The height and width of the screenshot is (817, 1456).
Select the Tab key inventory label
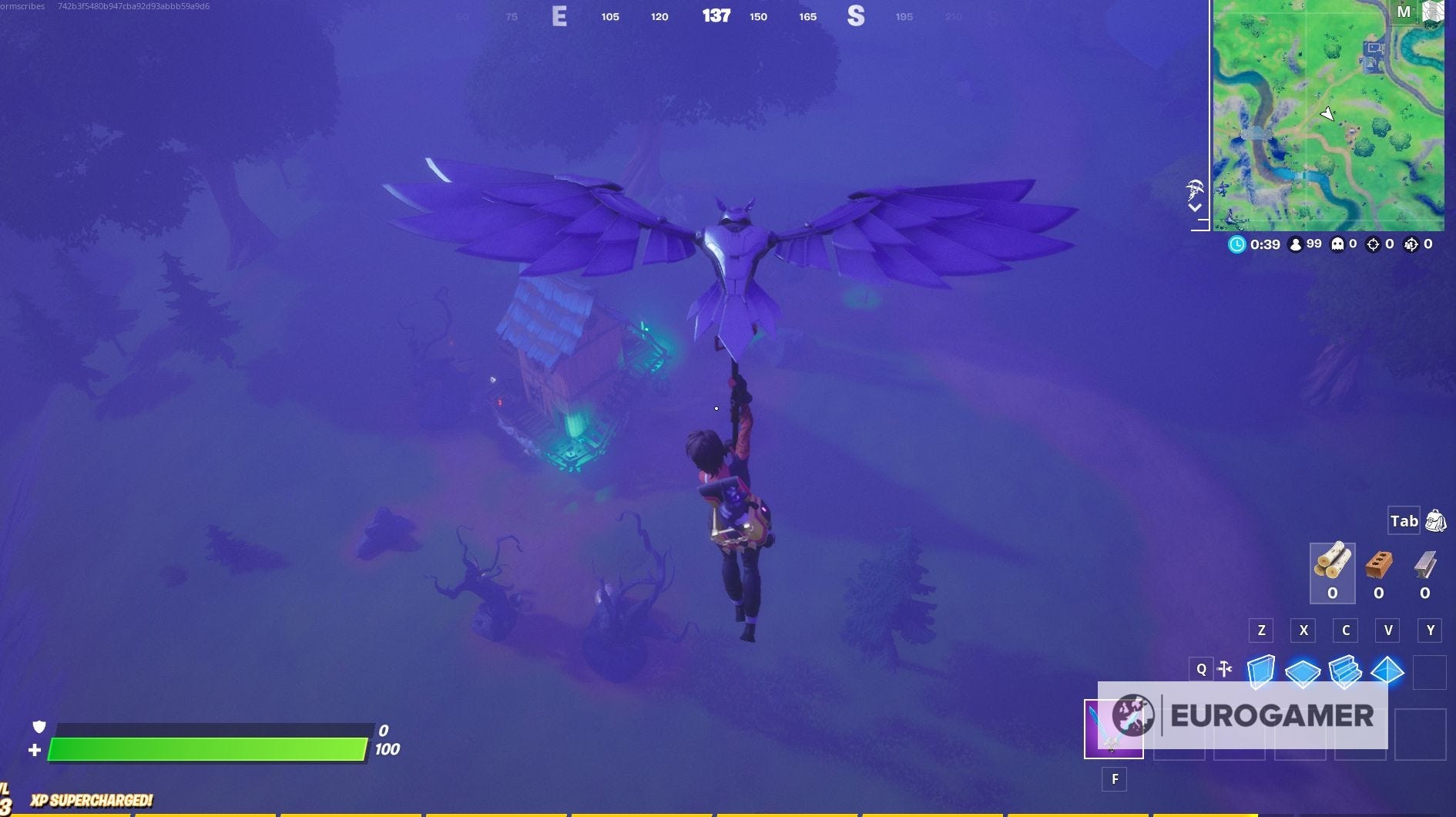(x=1404, y=522)
